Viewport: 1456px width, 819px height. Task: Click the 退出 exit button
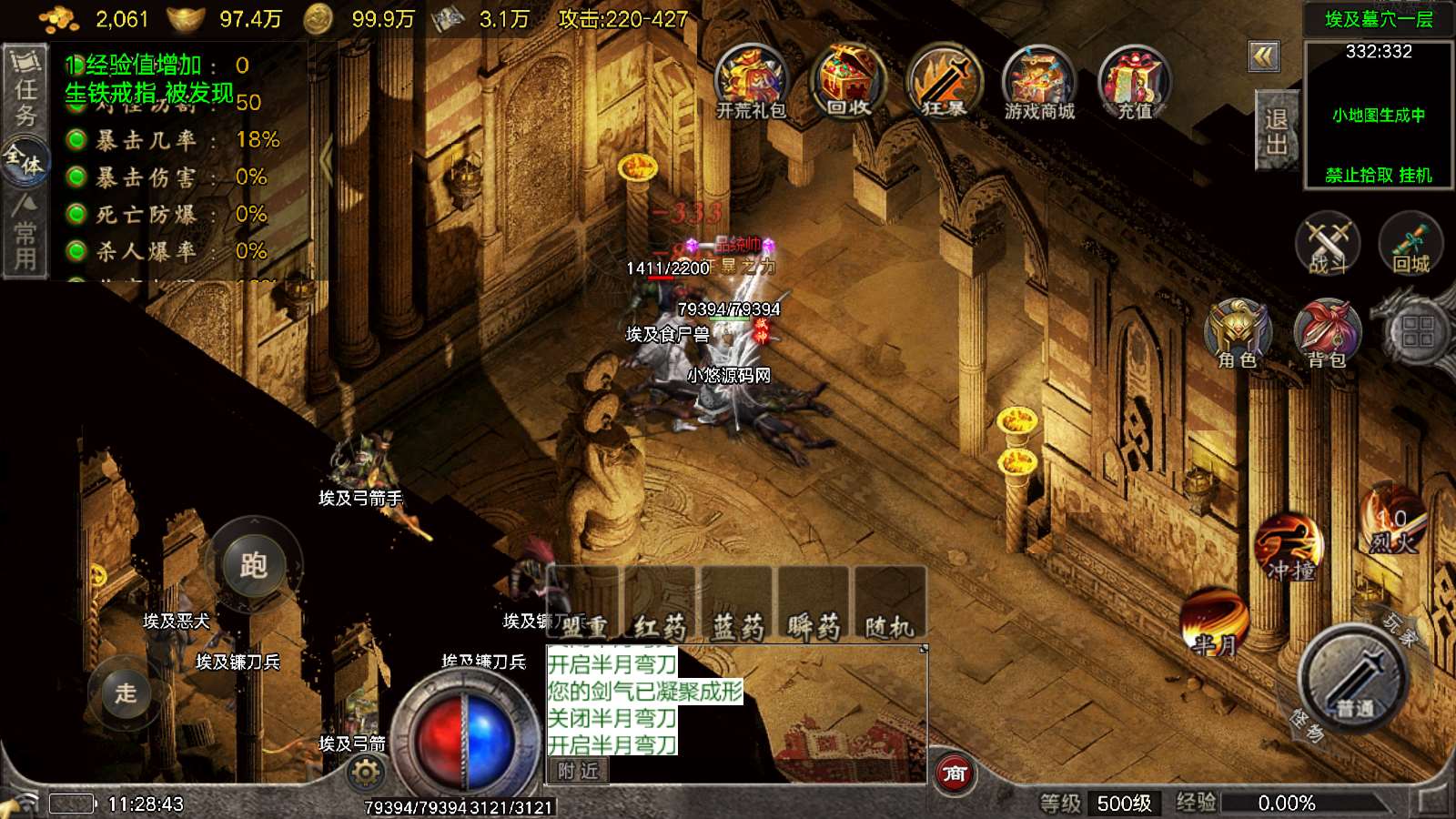pyautogui.click(x=1276, y=131)
